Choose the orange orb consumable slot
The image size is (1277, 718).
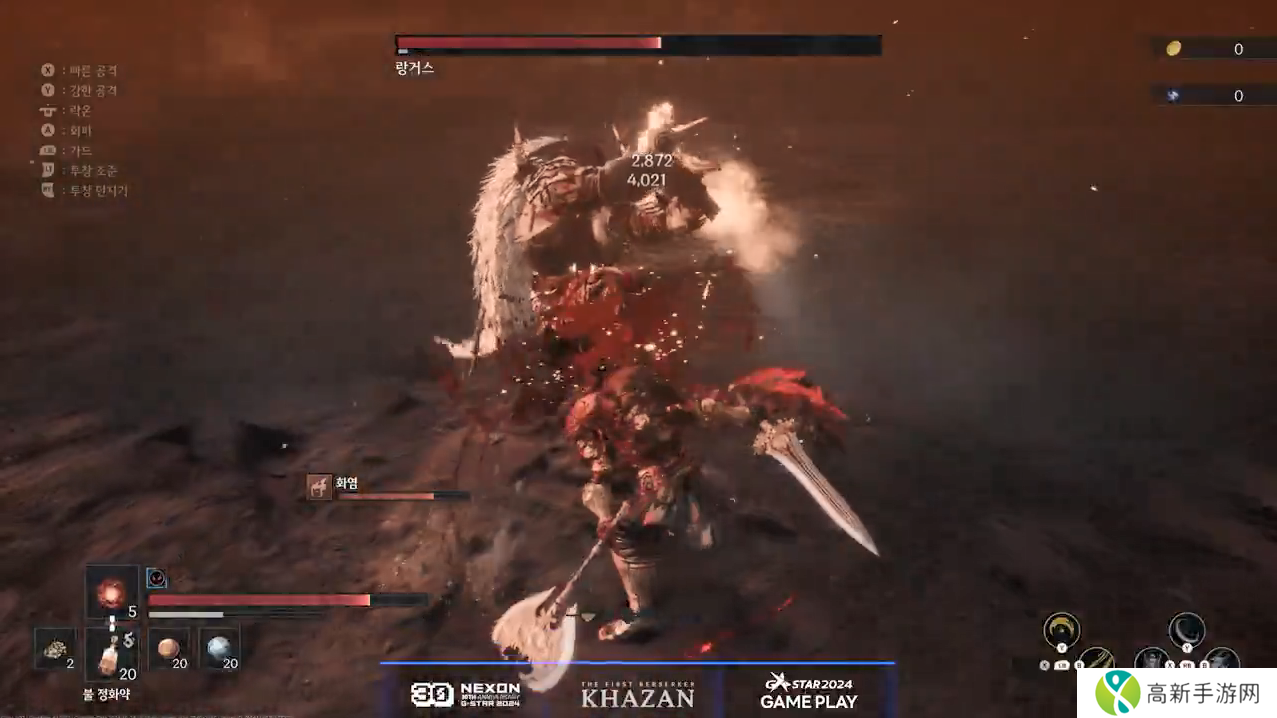click(168, 648)
